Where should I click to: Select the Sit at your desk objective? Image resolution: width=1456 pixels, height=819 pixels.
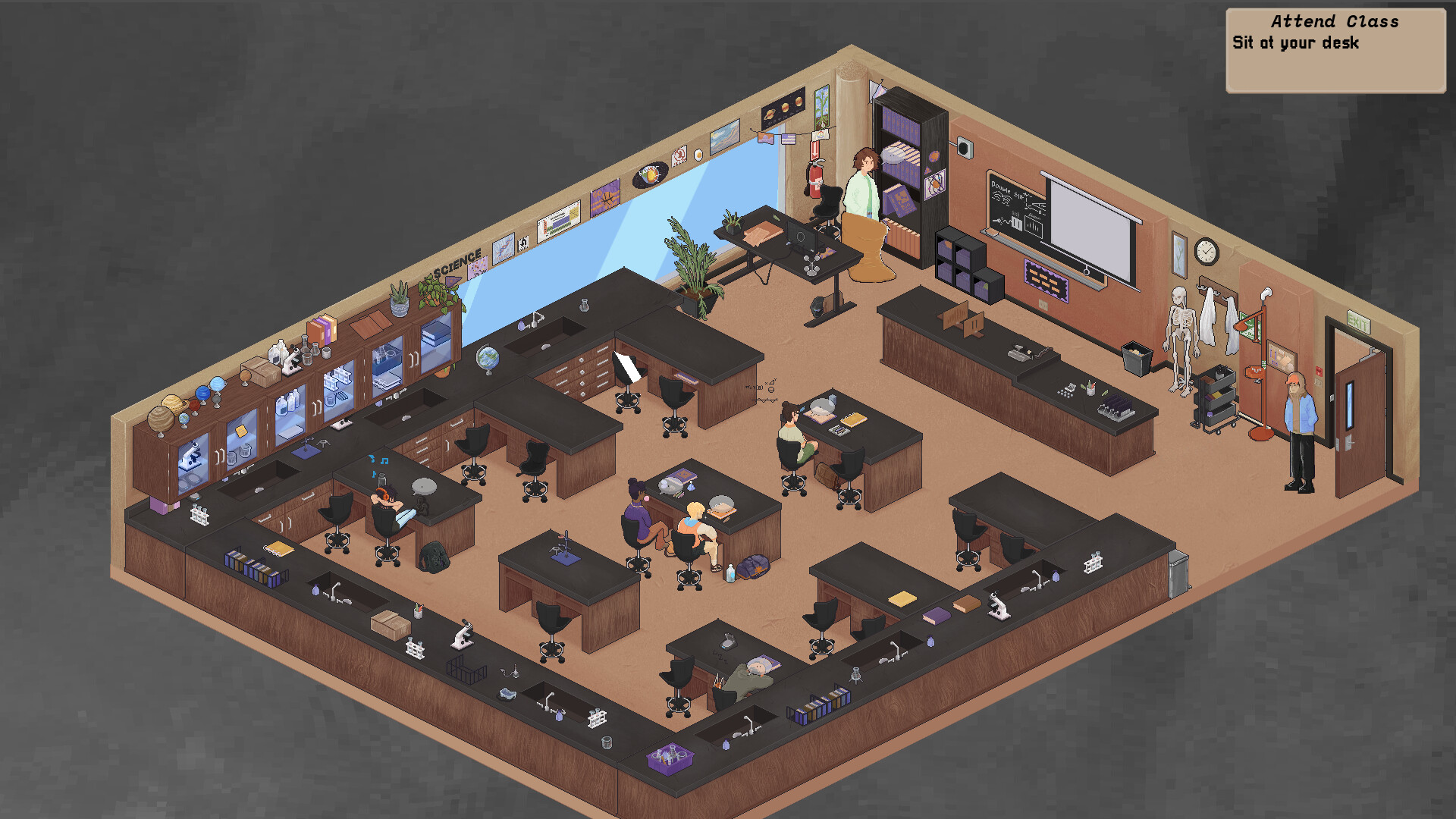click(x=1297, y=44)
